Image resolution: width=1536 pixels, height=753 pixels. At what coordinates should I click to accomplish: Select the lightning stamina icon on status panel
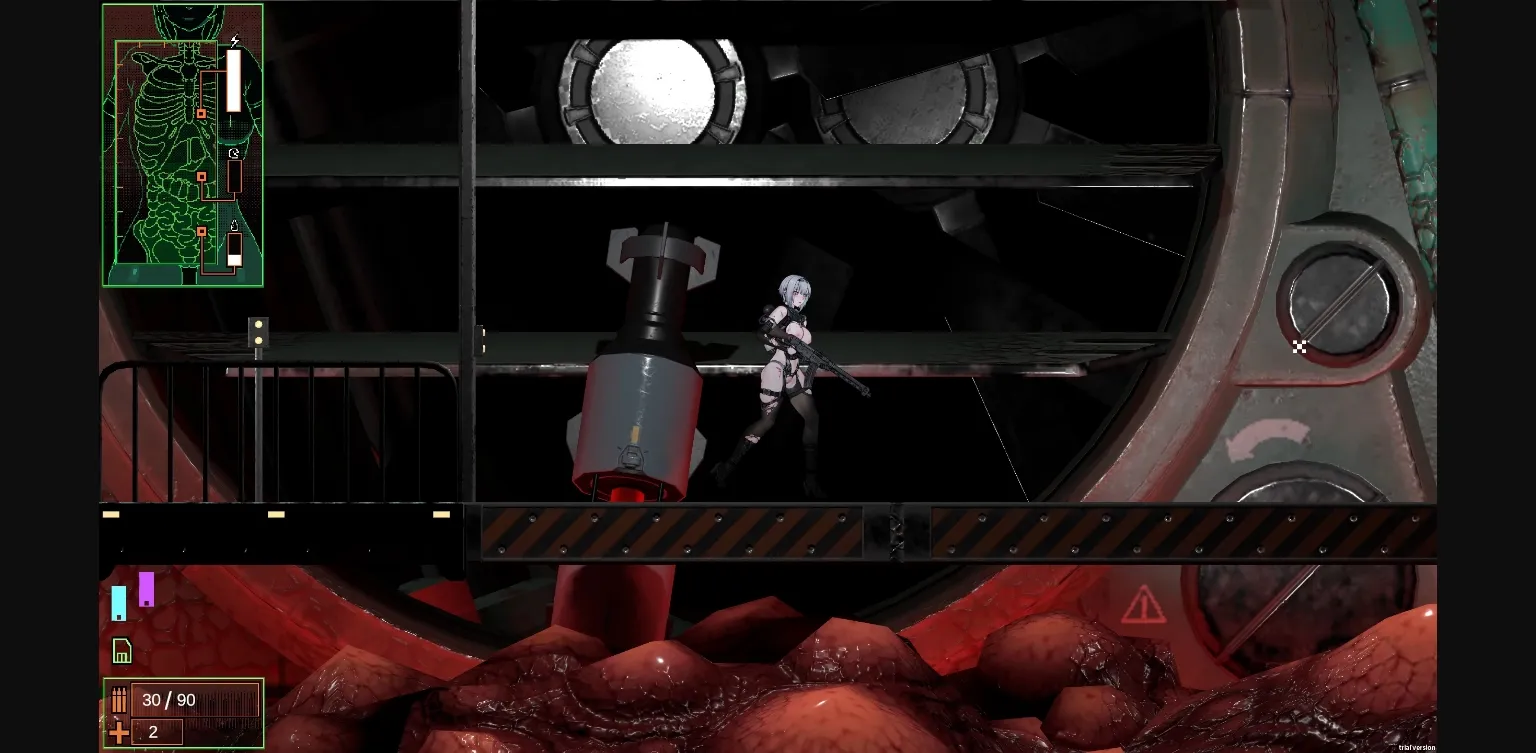tap(235, 40)
